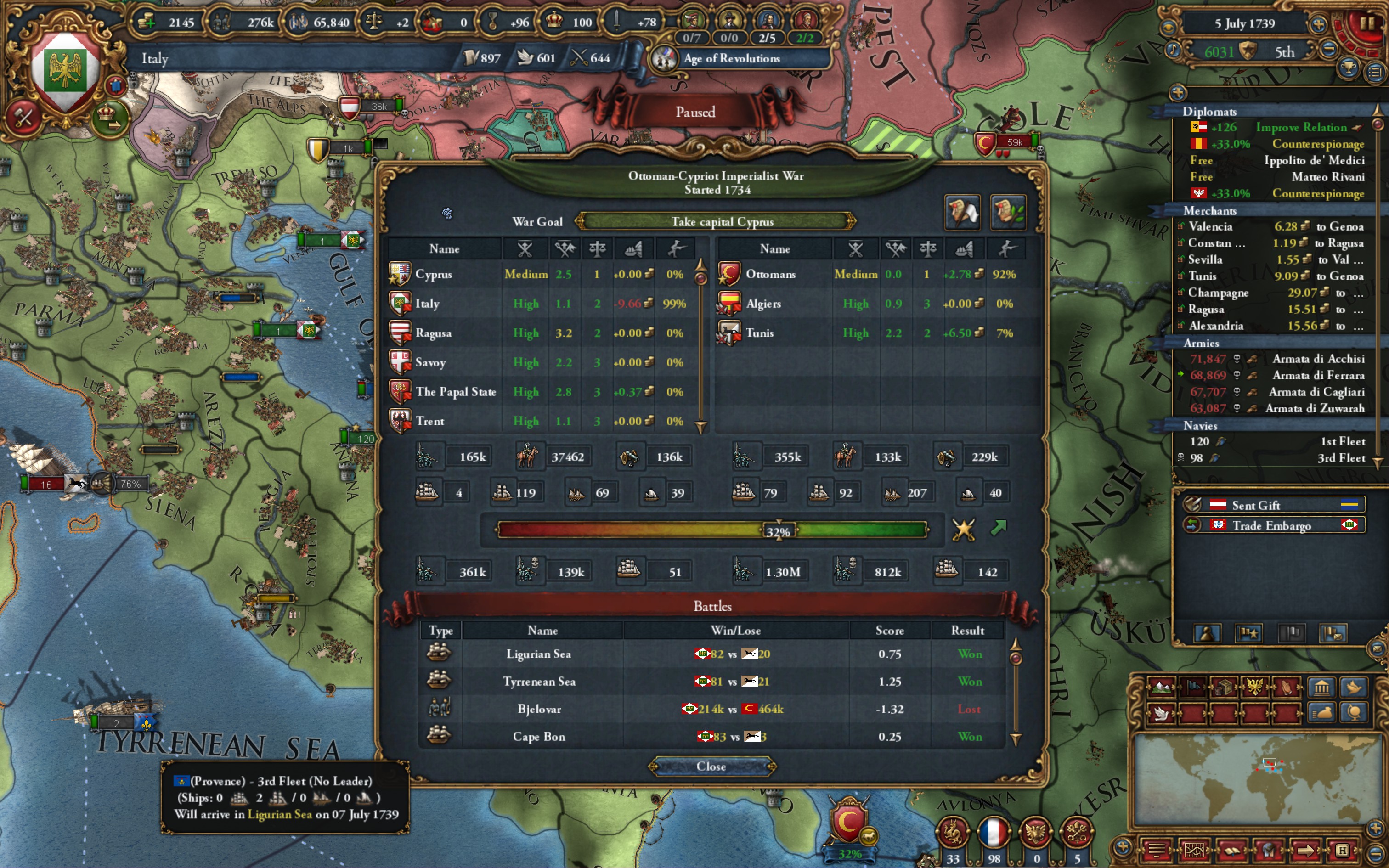Viewport: 1389px width, 868px height.
Task: Toggle religion map mode
Action: click(x=1286, y=687)
